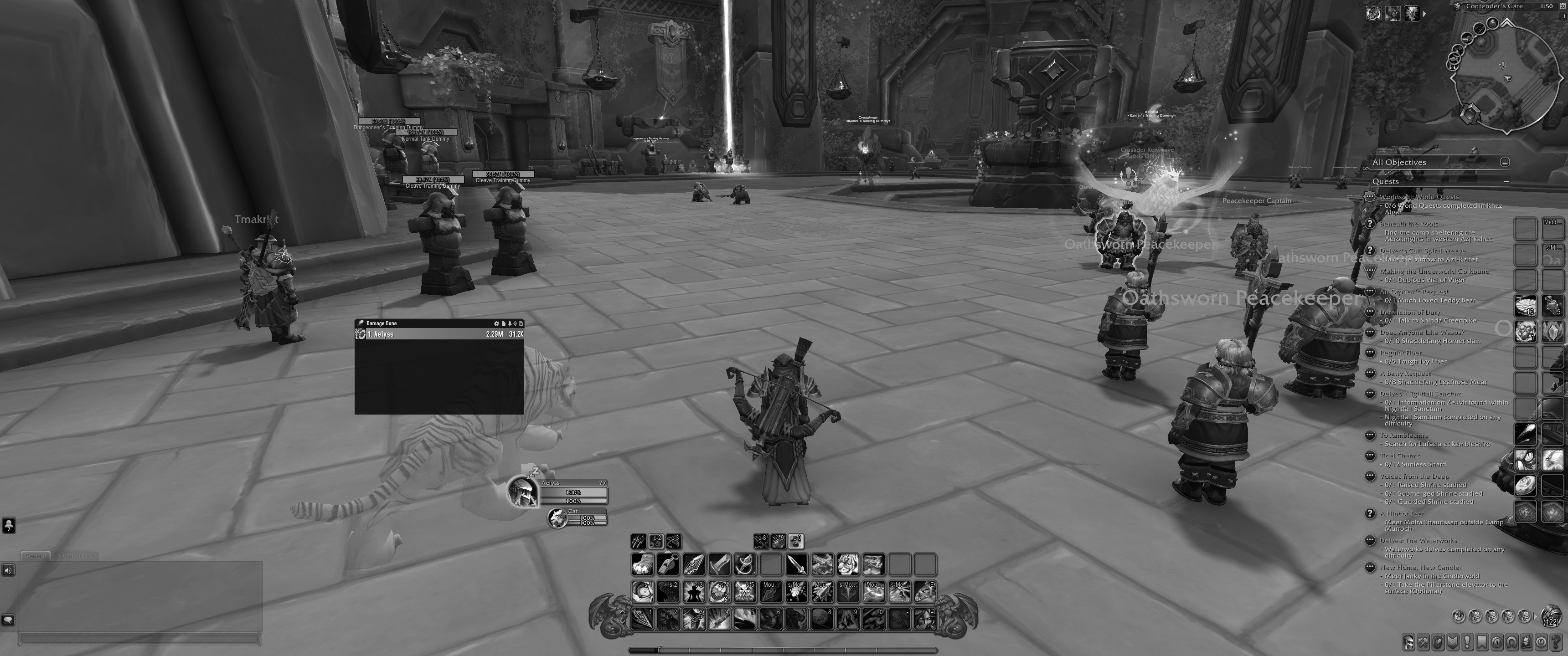Use the whistle ability on the action bar
This screenshot has height=656, width=1568.
(x=668, y=565)
